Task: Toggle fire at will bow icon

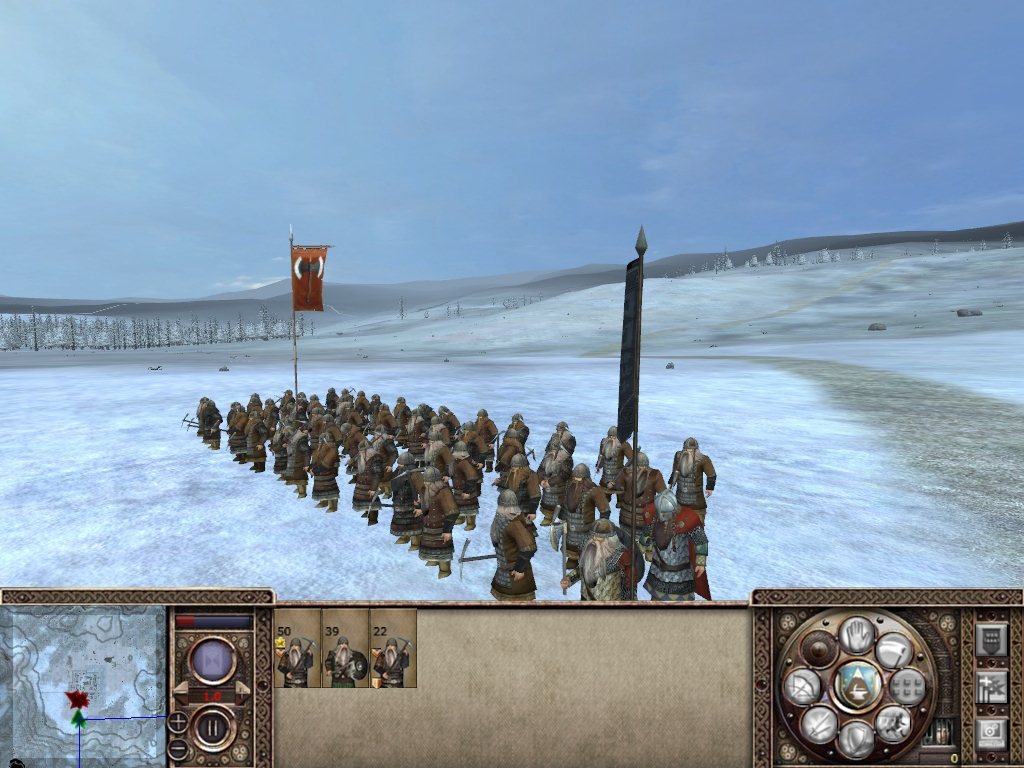Action: point(803,687)
